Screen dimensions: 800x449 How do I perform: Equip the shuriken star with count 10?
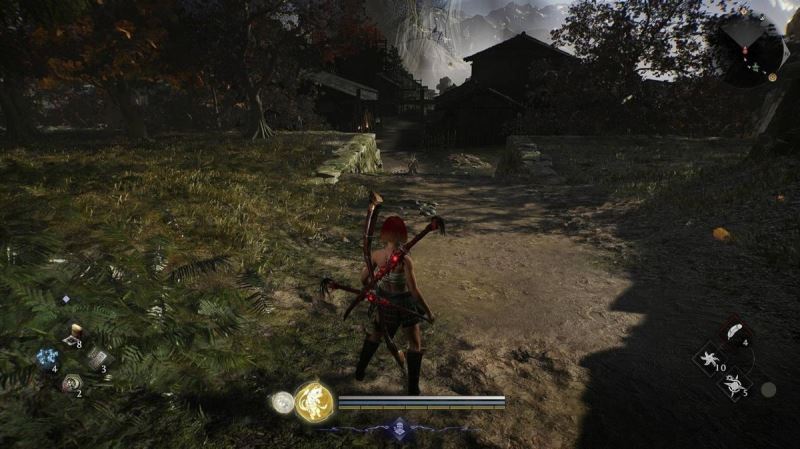coord(710,358)
